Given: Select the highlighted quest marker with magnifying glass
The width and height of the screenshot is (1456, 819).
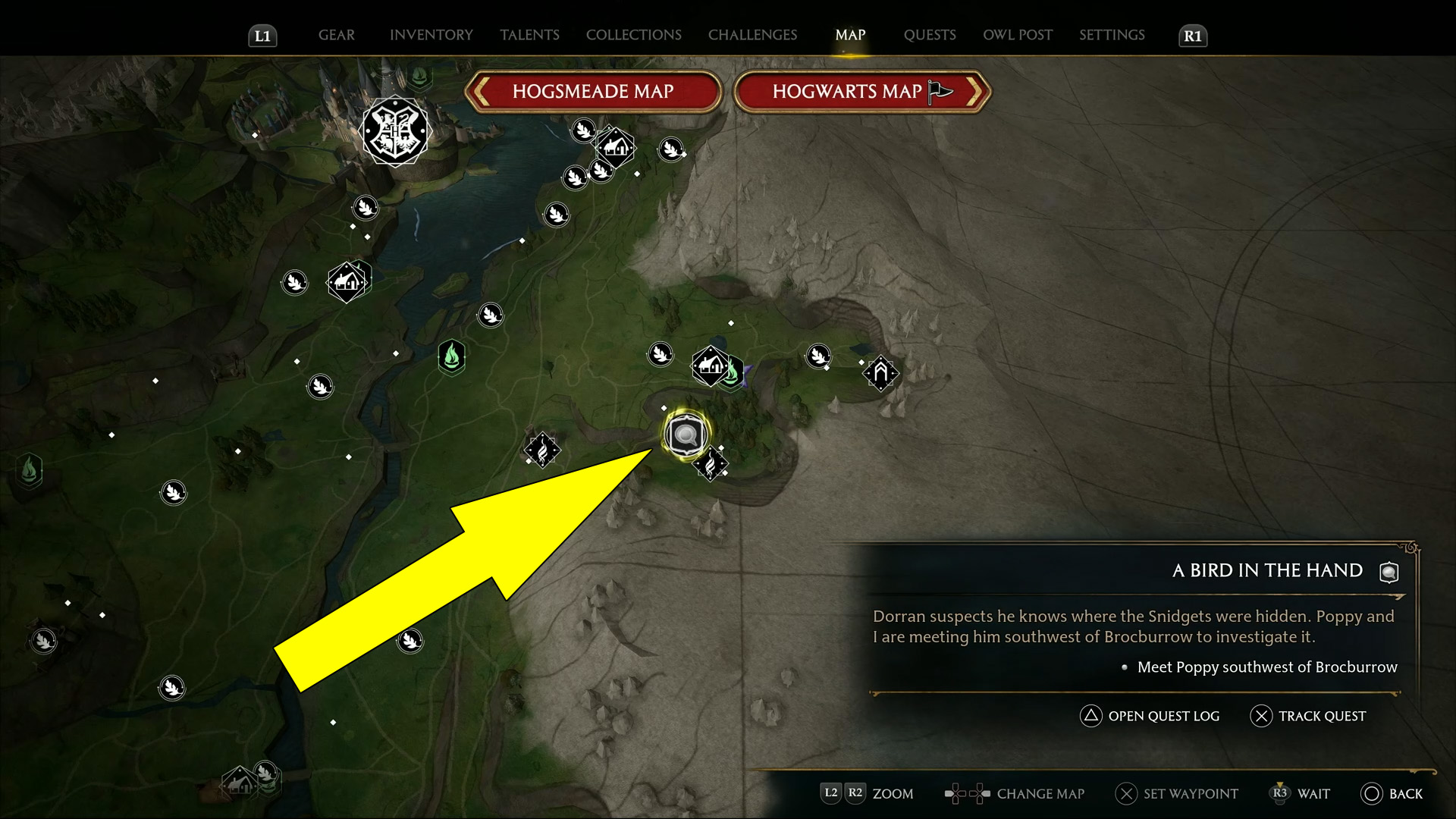Looking at the screenshot, I should point(686,435).
